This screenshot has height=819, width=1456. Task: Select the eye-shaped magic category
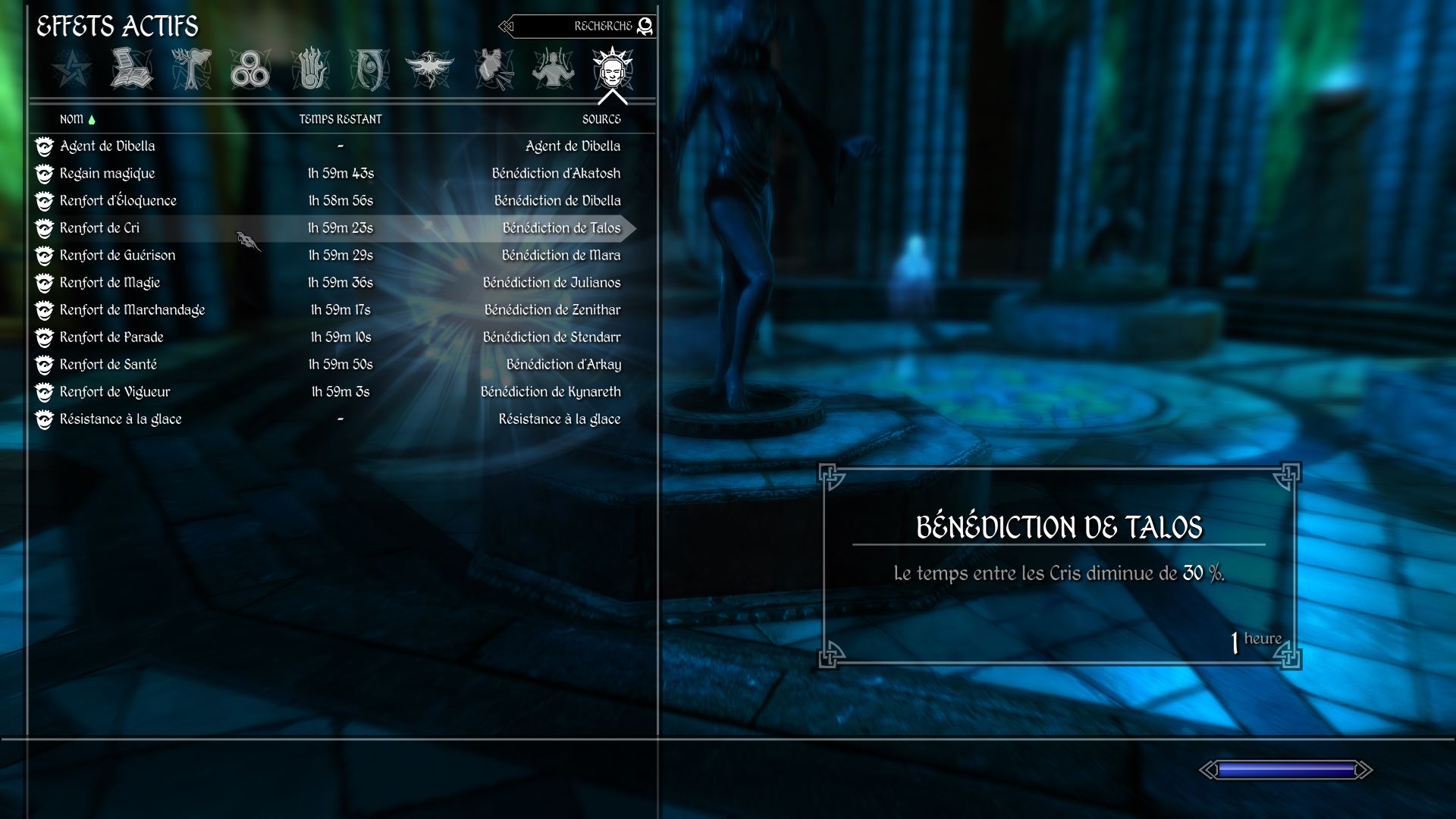(370, 69)
